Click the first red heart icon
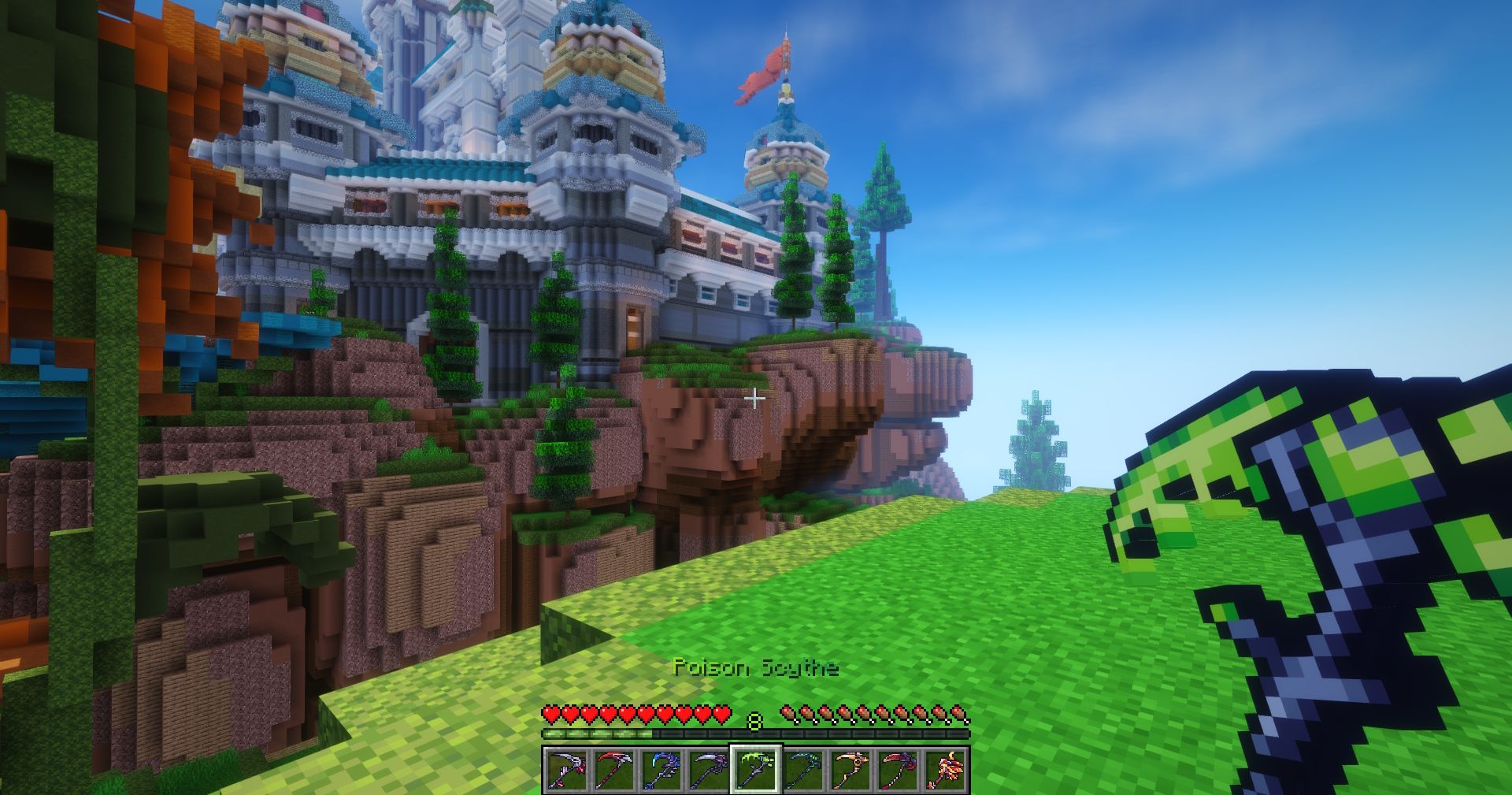Viewport: 1512px width, 795px height. click(551, 715)
